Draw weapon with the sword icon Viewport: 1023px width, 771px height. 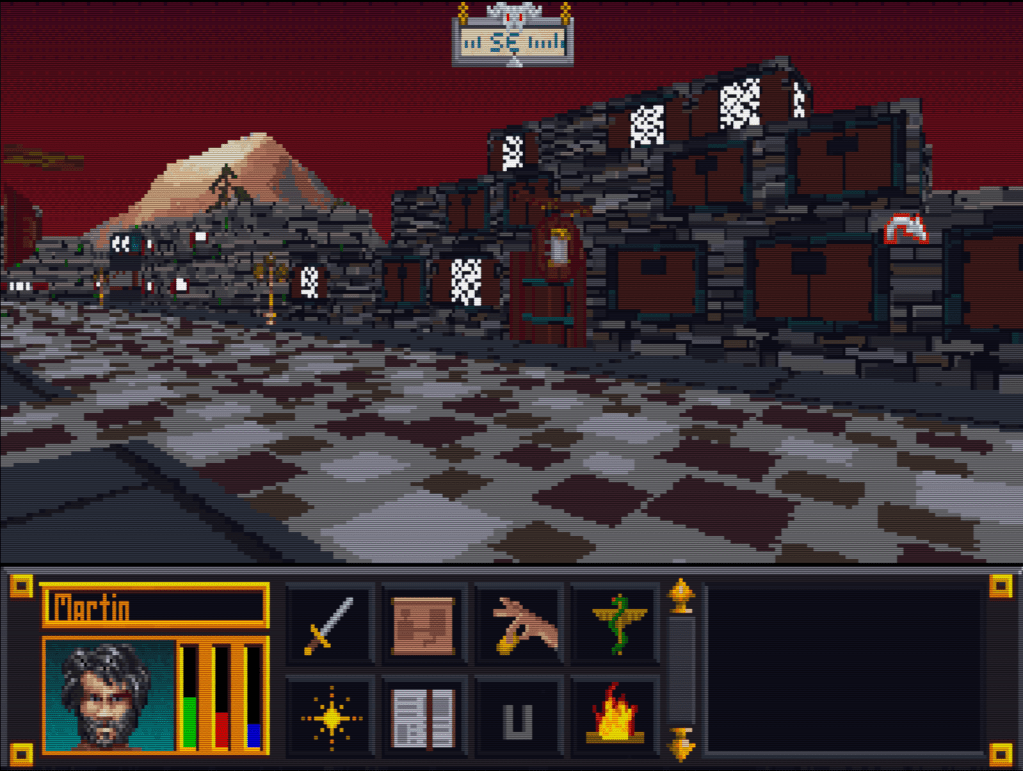[x=330, y=626]
